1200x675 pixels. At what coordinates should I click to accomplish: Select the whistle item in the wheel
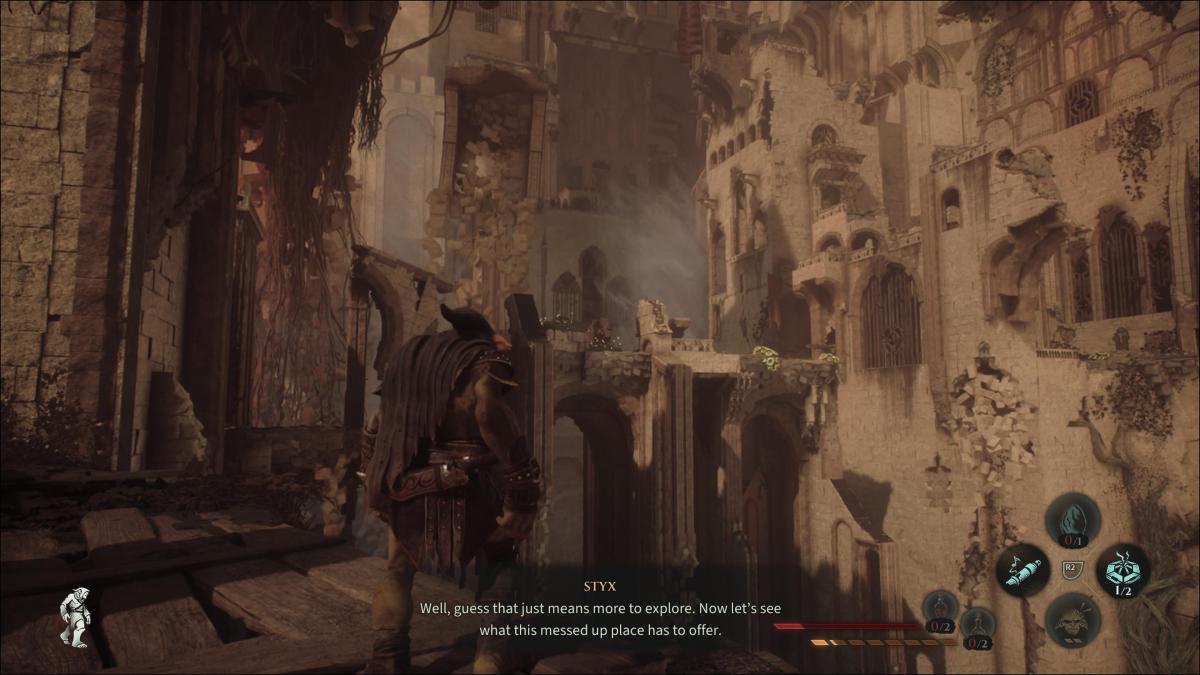[1022, 571]
